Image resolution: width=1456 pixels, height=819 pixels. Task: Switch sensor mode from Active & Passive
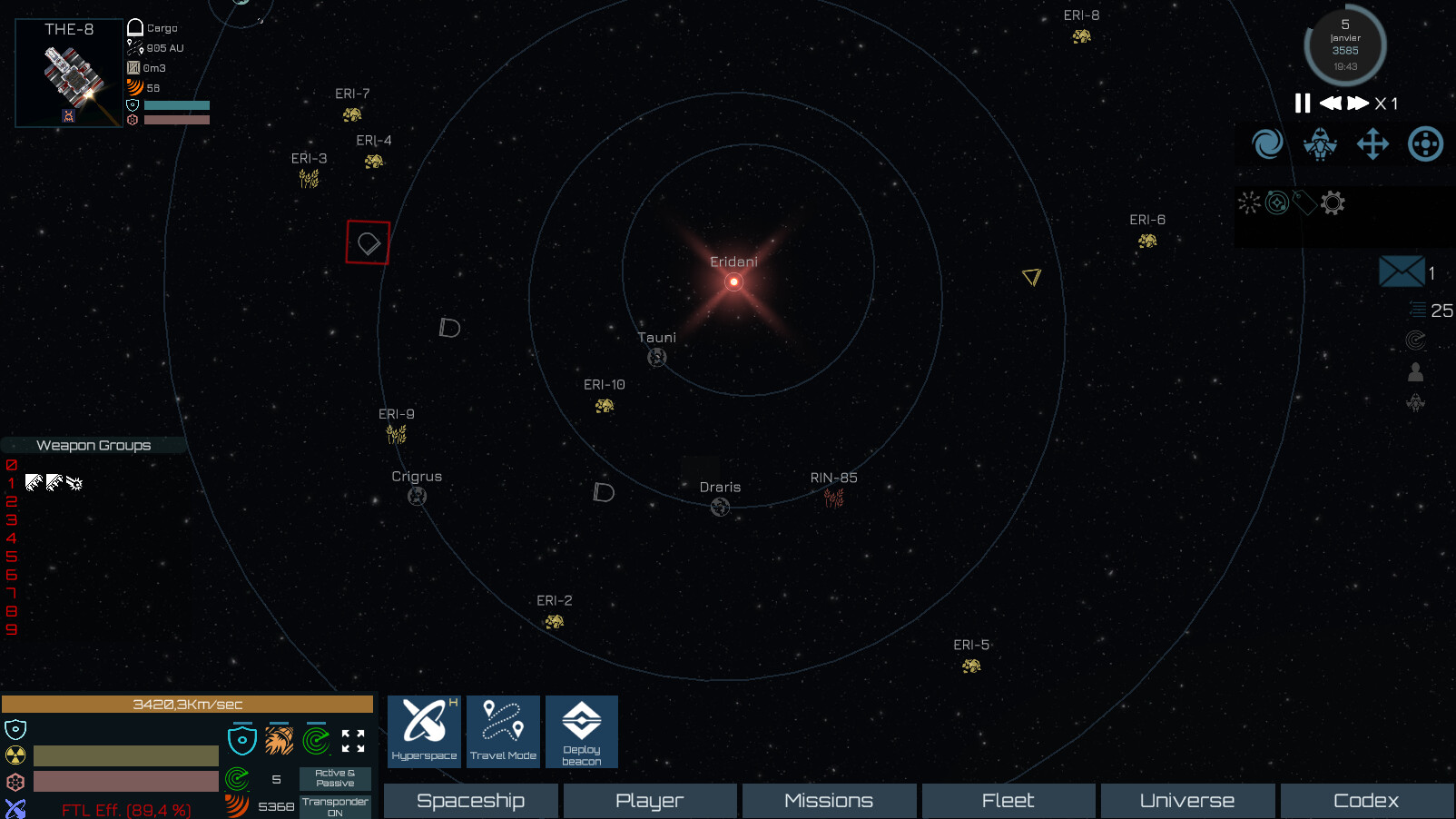[x=334, y=779]
